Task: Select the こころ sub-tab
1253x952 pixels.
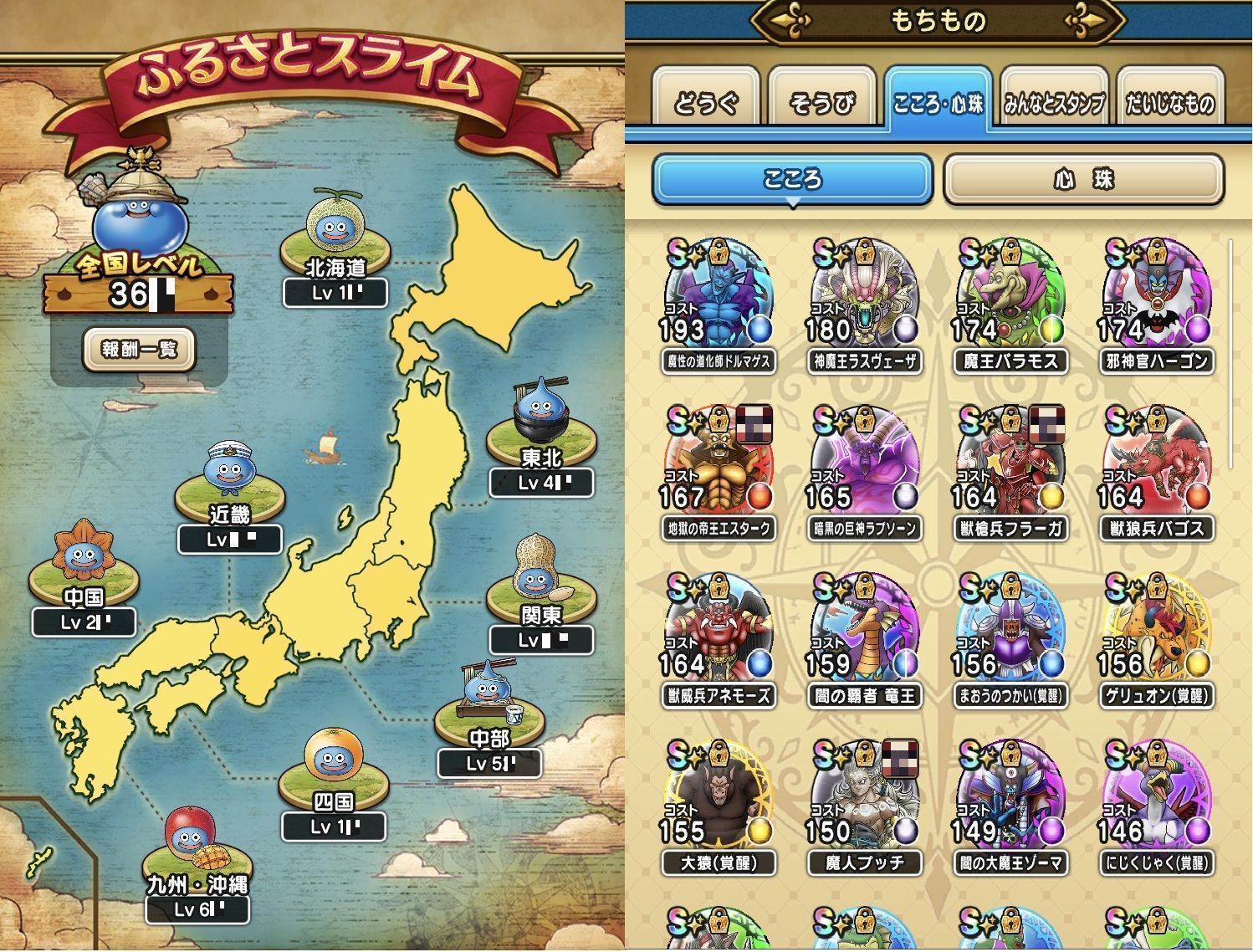Action: coord(791,180)
